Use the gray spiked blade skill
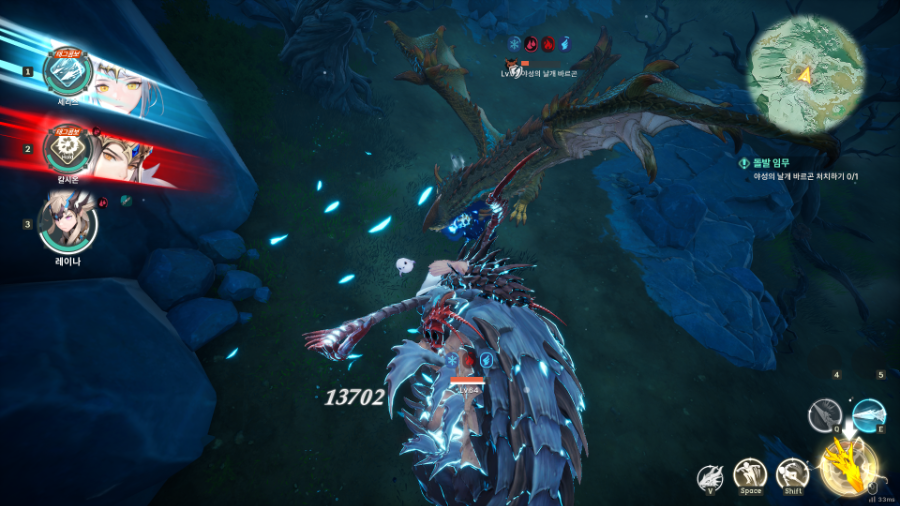 pos(826,414)
